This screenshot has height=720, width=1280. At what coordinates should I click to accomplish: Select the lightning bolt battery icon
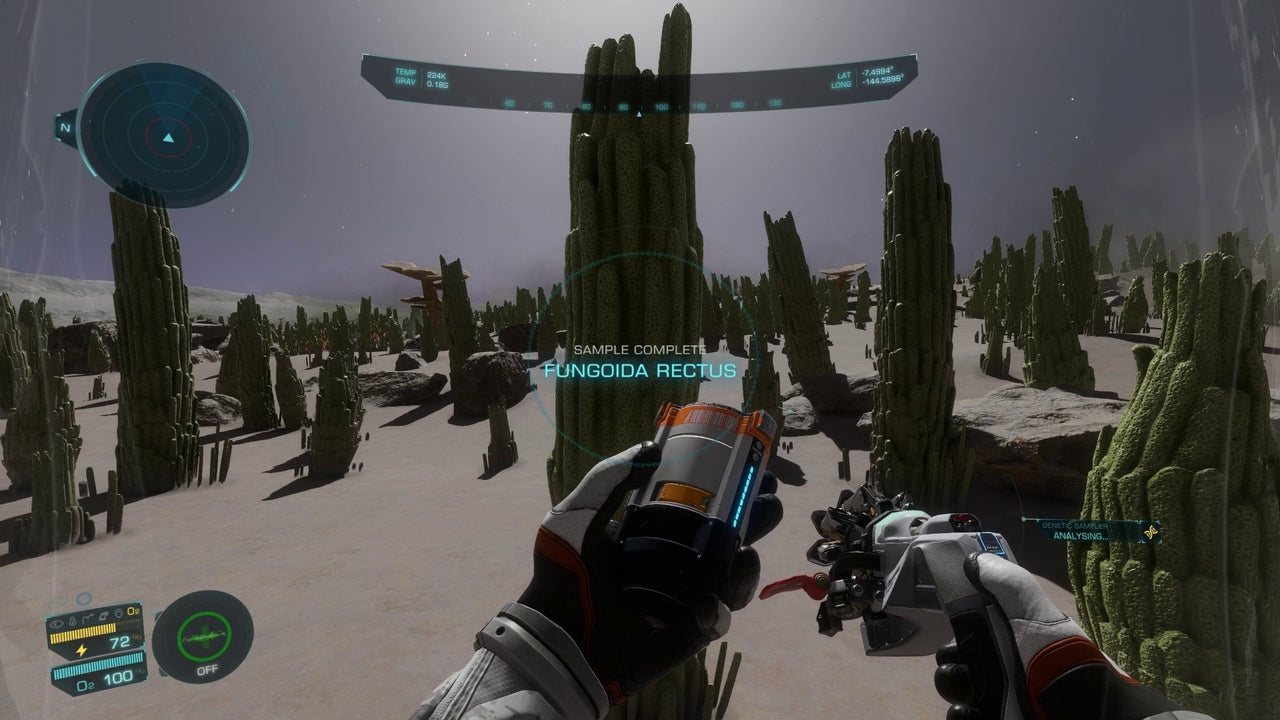click(x=81, y=650)
